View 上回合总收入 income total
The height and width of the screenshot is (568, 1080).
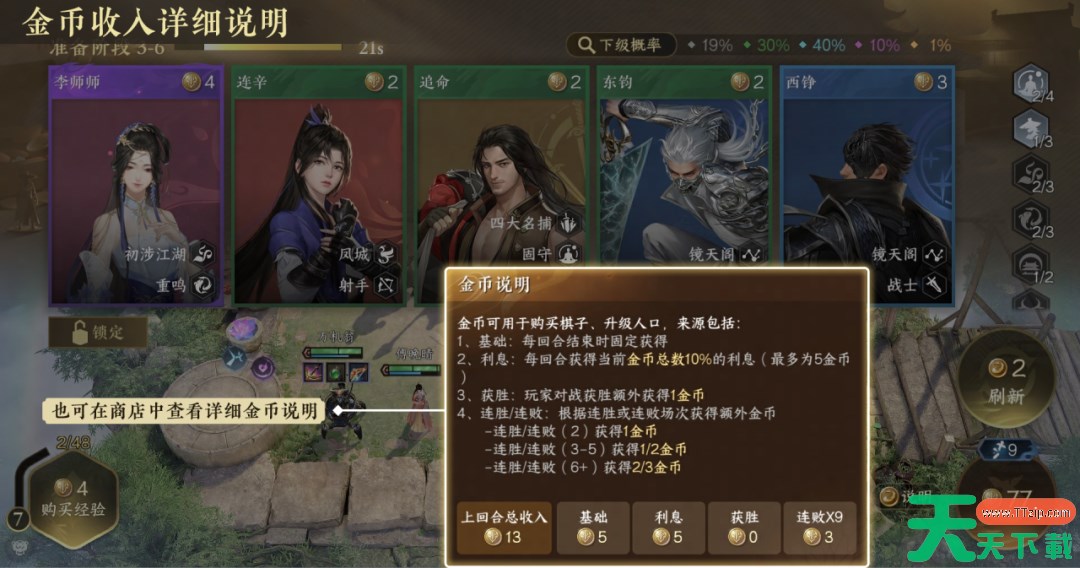(504, 527)
